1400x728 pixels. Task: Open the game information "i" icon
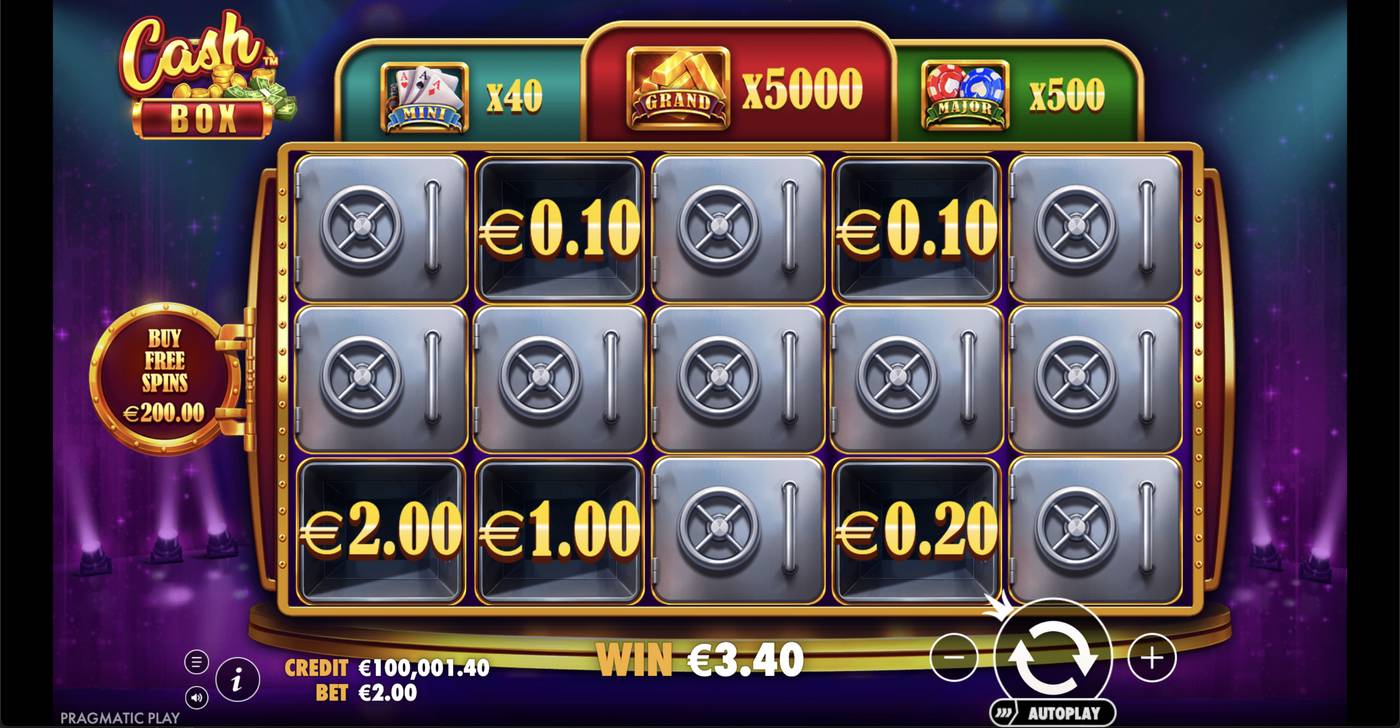tap(237, 678)
